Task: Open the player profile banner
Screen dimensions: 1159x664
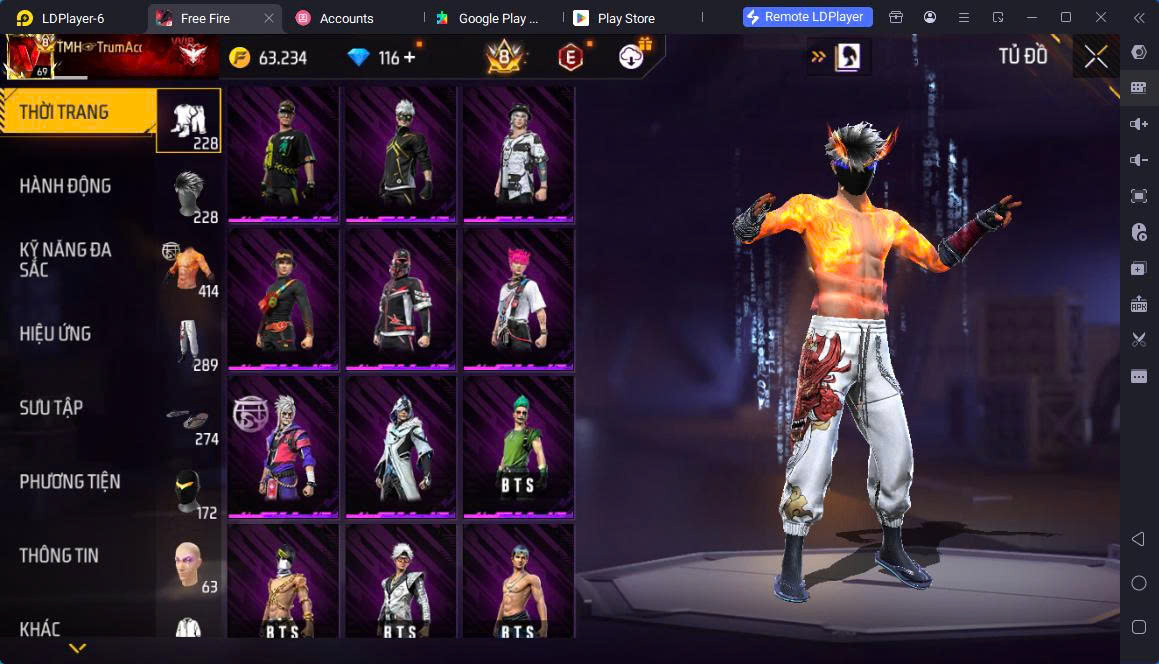Action: click(110, 56)
